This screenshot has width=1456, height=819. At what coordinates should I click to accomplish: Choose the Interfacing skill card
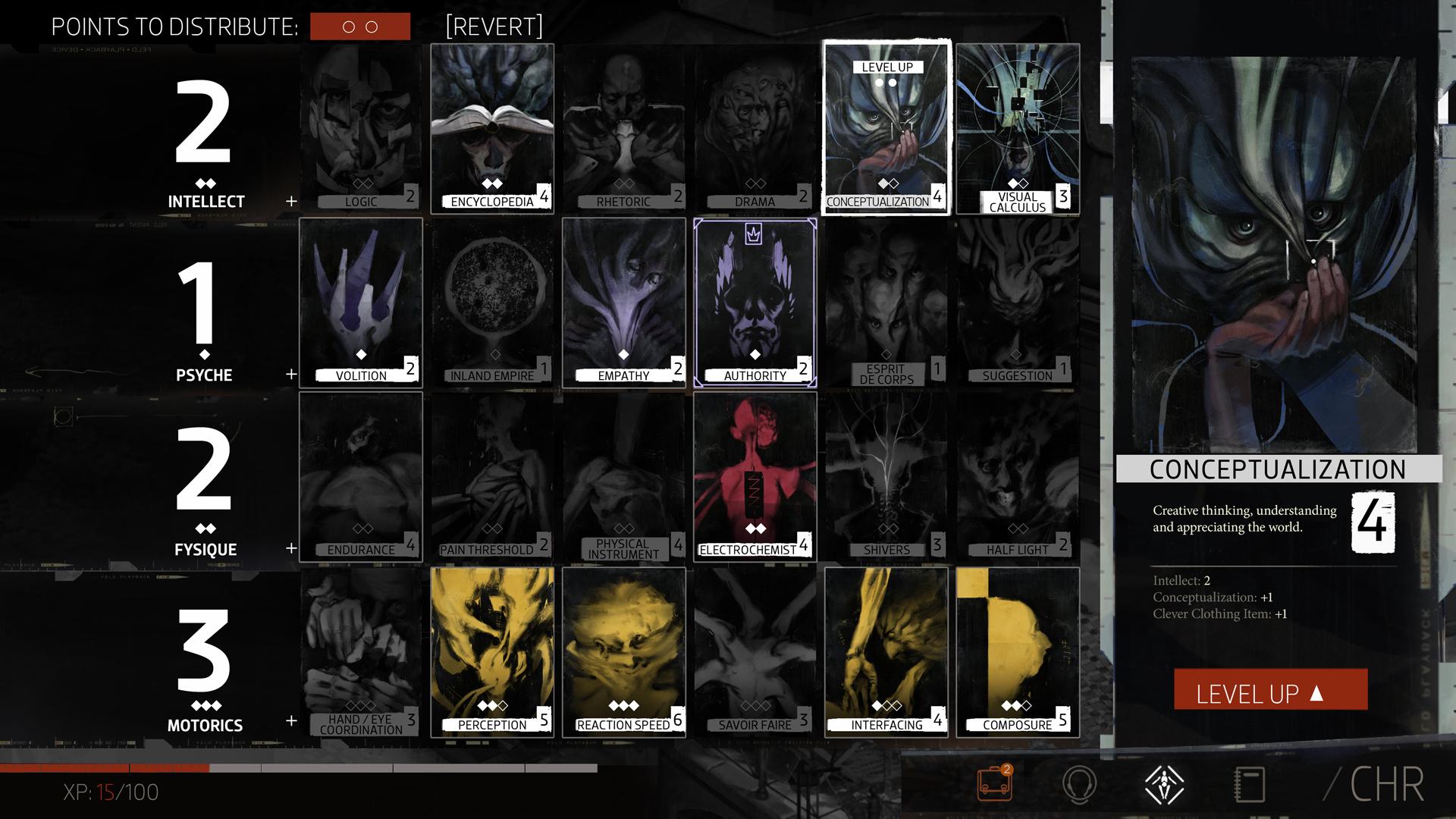point(886,651)
